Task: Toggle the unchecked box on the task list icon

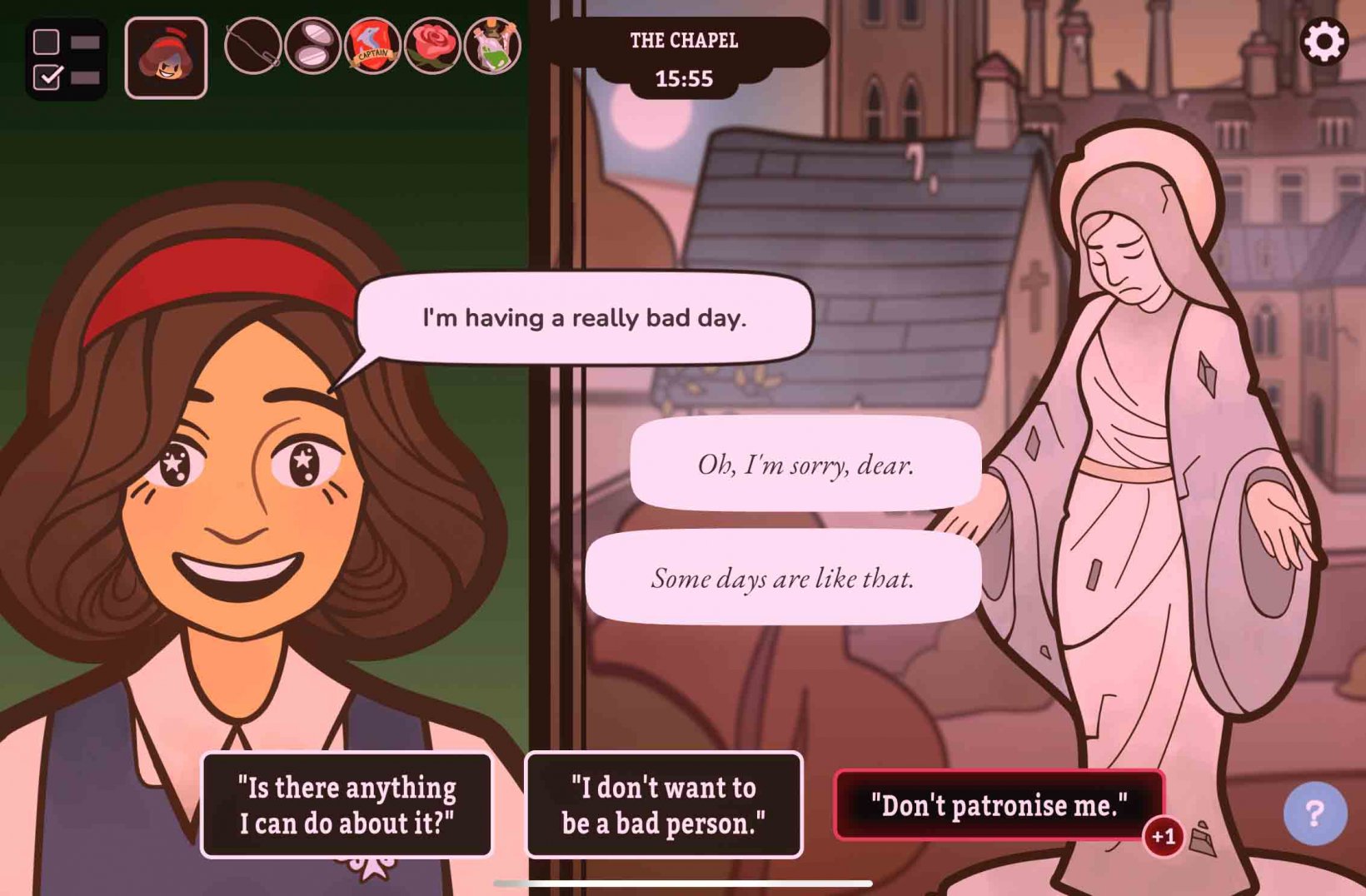Action: pos(47,40)
